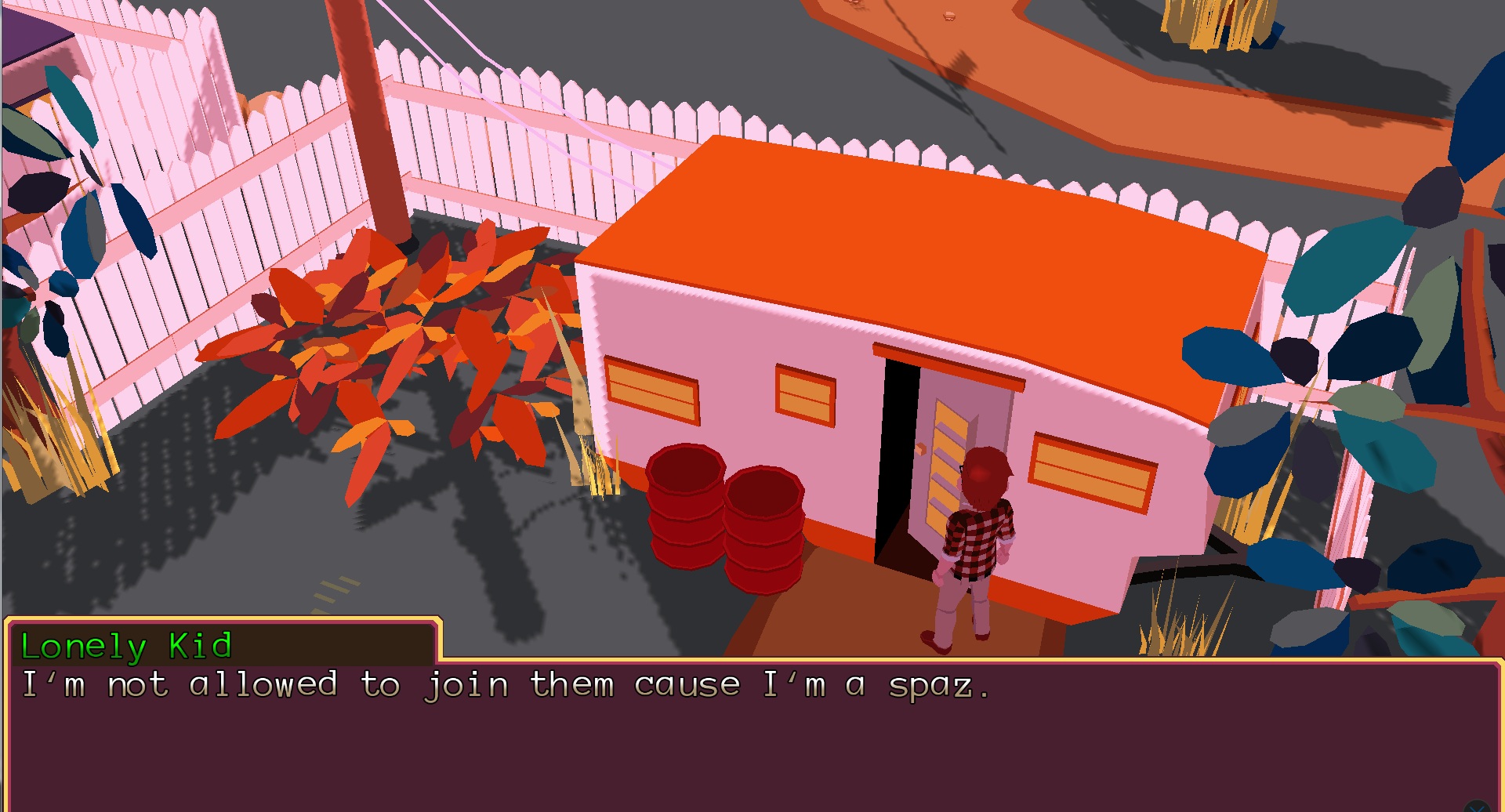The image size is (1505, 812).
Task: Select the small middle window on the trailer
Action: (x=803, y=396)
